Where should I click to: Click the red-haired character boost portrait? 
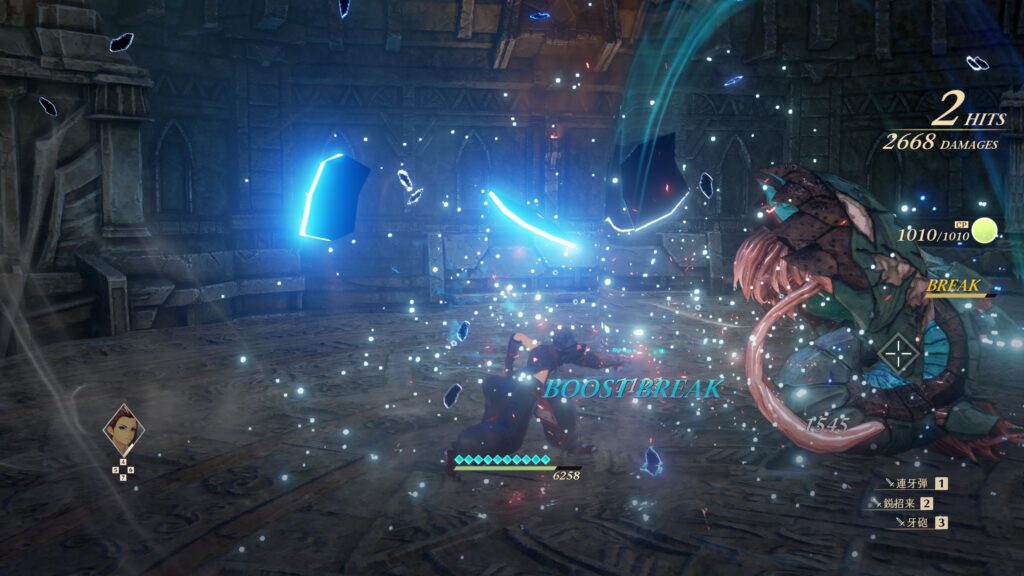[x=123, y=430]
